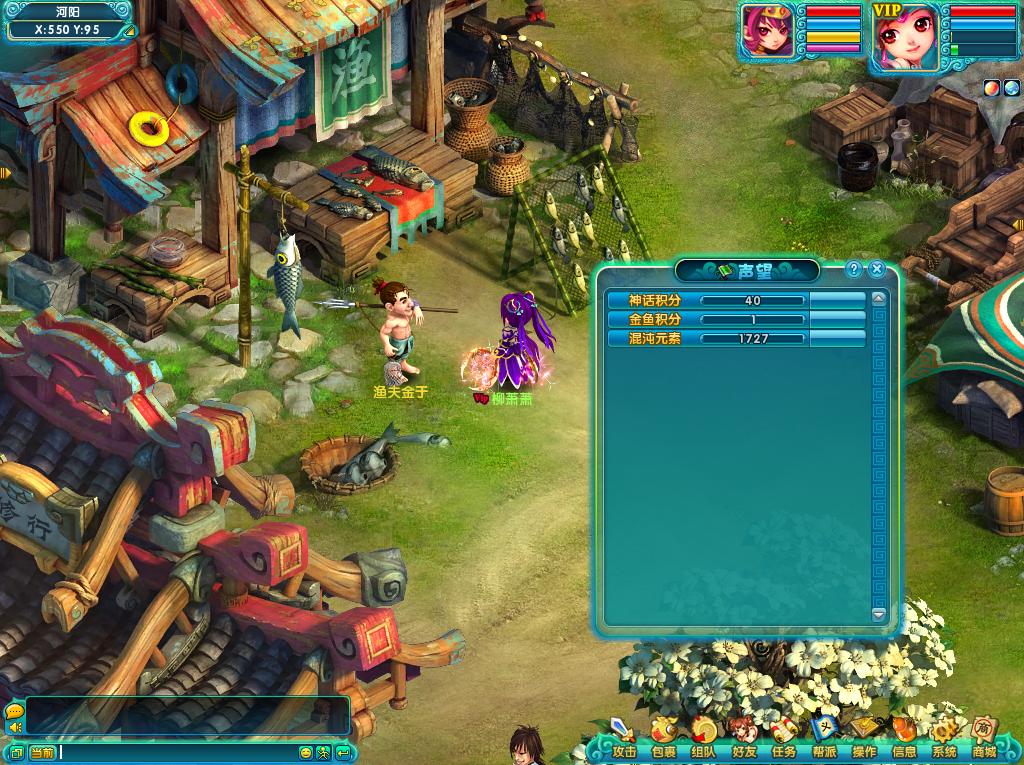Select the 混沌元素 row
Viewport: 1024px width, 765px height.
pyautogui.click(x=736, y=339)
